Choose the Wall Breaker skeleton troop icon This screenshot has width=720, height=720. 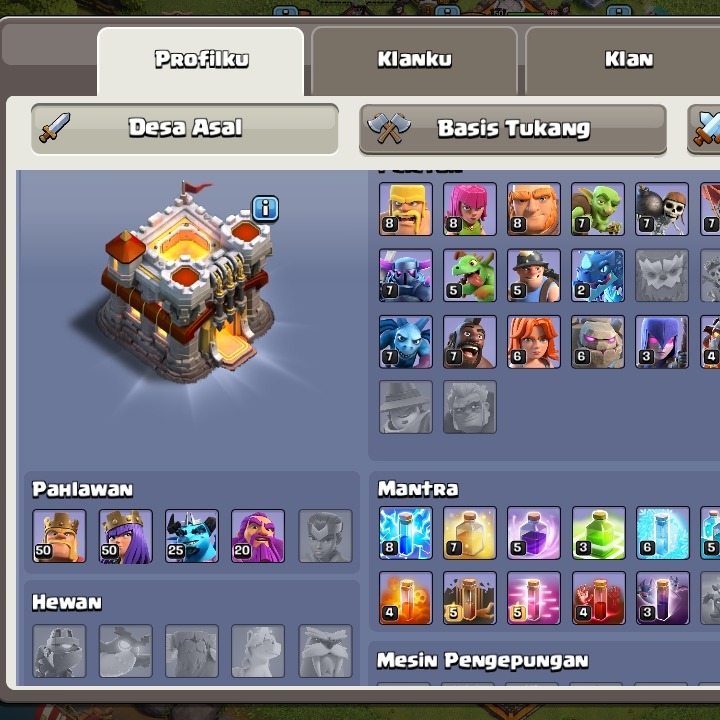click(x=662, y=209)
